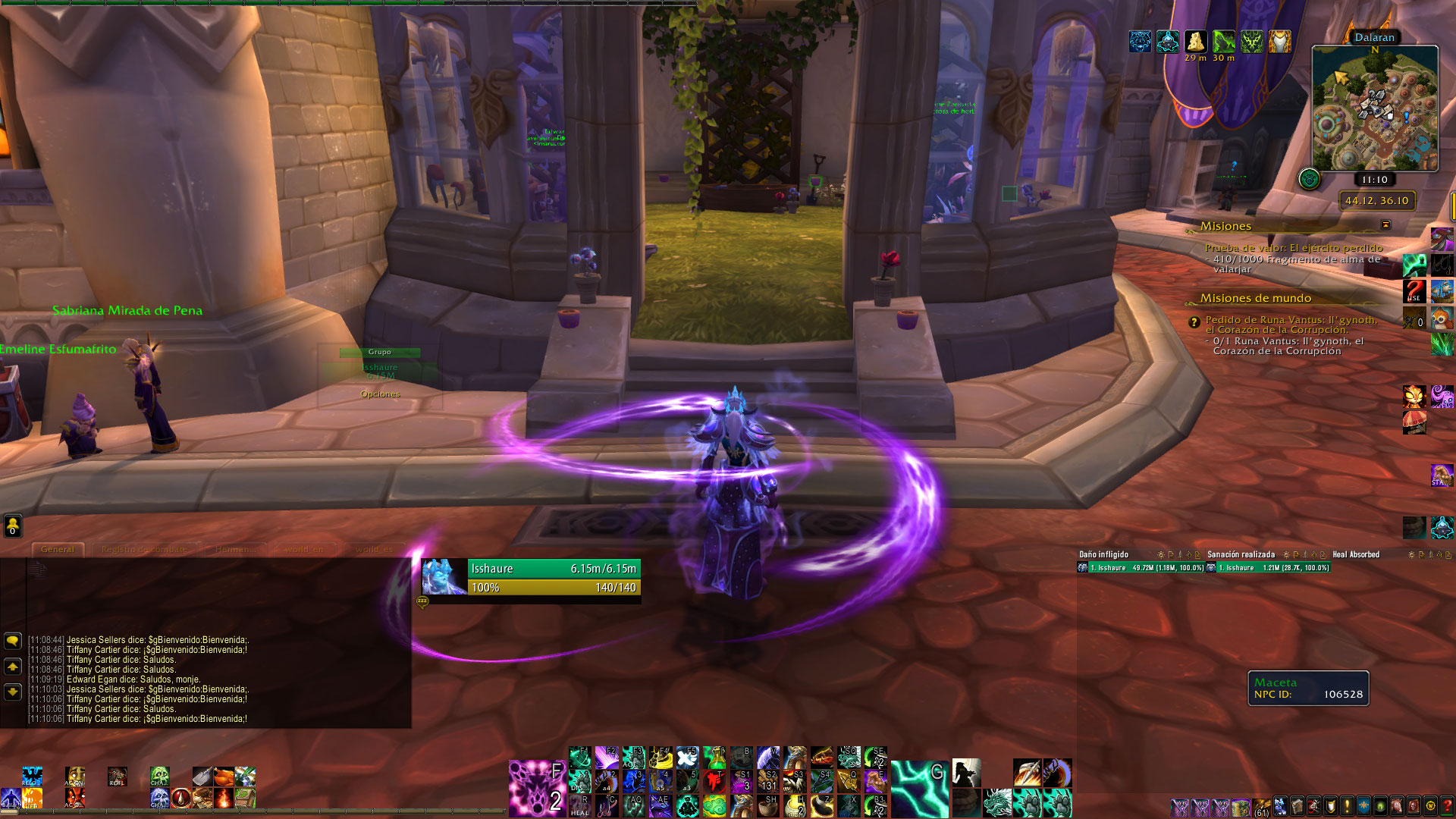Use the green potion hotbar slot

pos(714,757)
